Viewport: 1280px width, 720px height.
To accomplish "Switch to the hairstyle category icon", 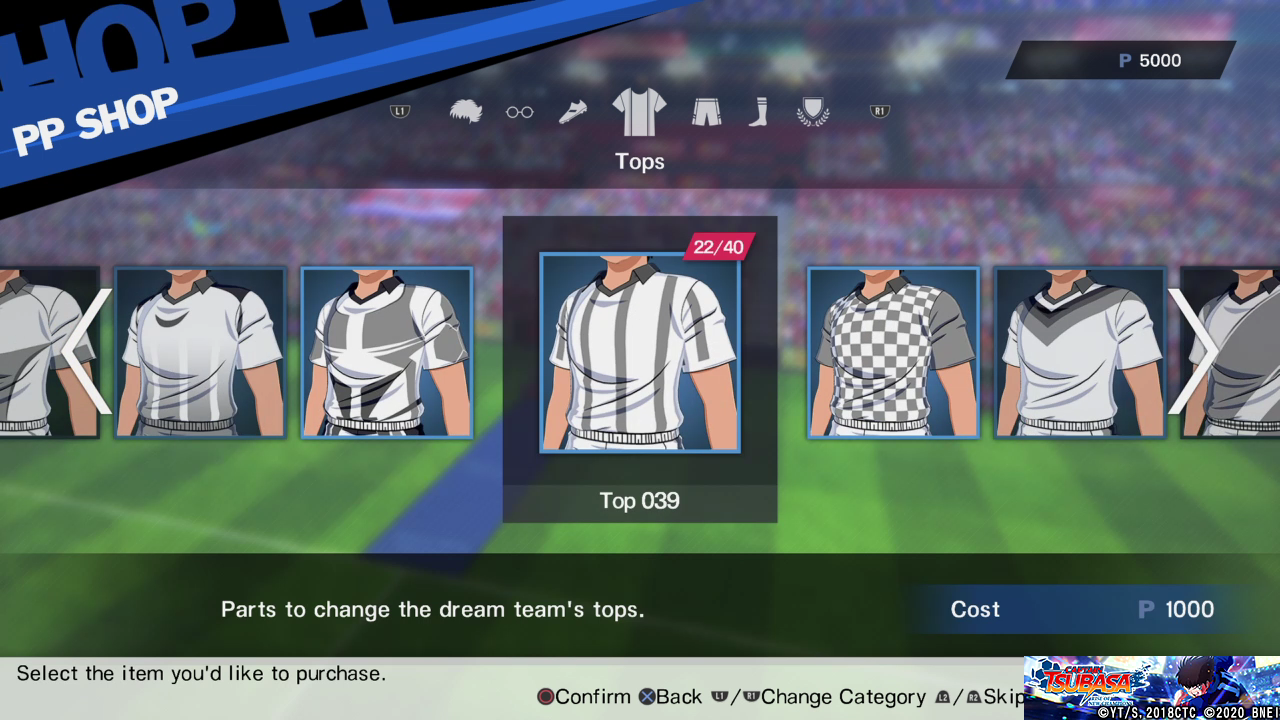I will pyautogui.click(x=466, y=112).
